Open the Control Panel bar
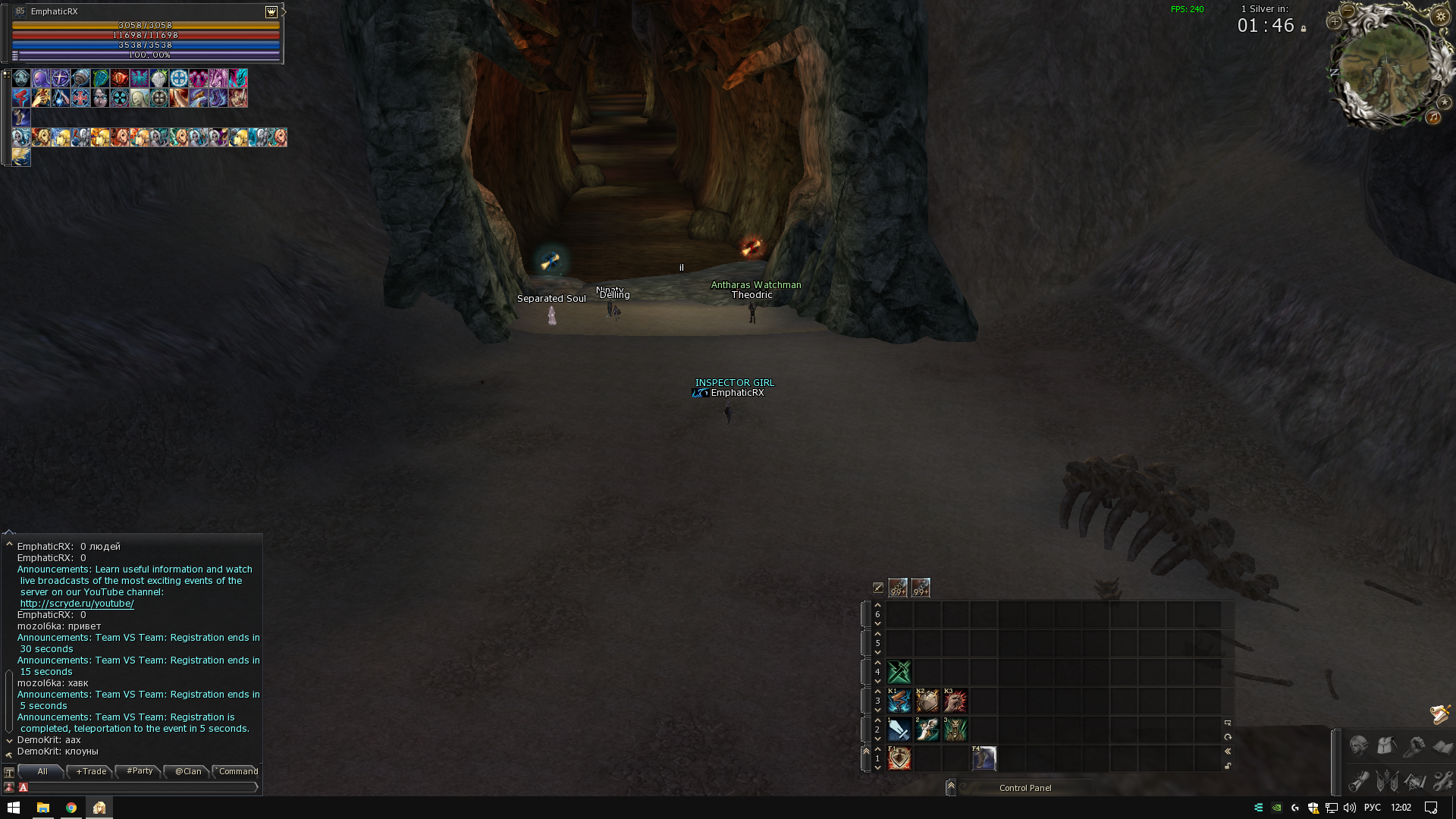This screenshot has height=819, width=1456. pyautogui.click(x=1025, y=788)
